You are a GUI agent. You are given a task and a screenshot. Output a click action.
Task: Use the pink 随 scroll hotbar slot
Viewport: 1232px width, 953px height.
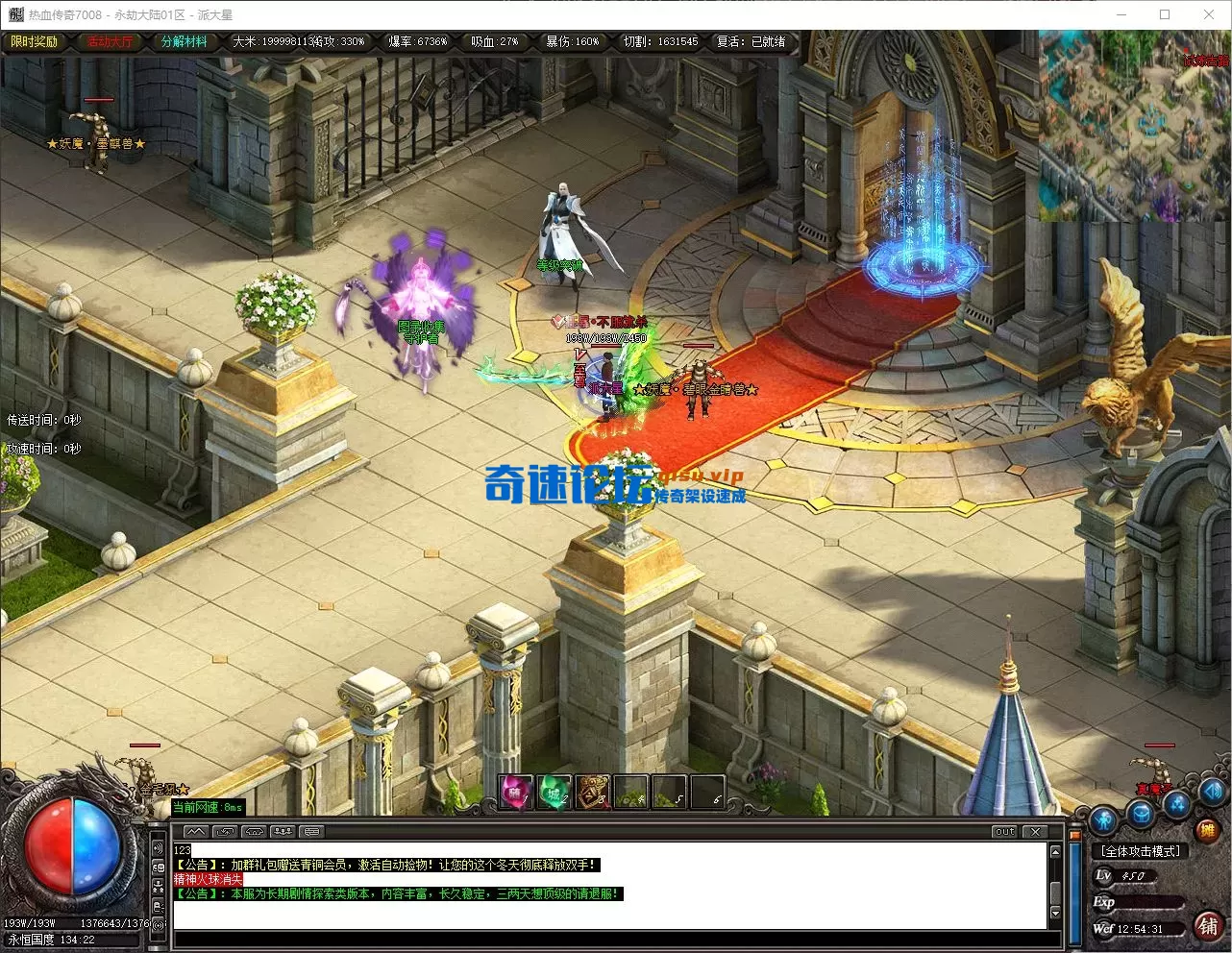click(515, 793)
